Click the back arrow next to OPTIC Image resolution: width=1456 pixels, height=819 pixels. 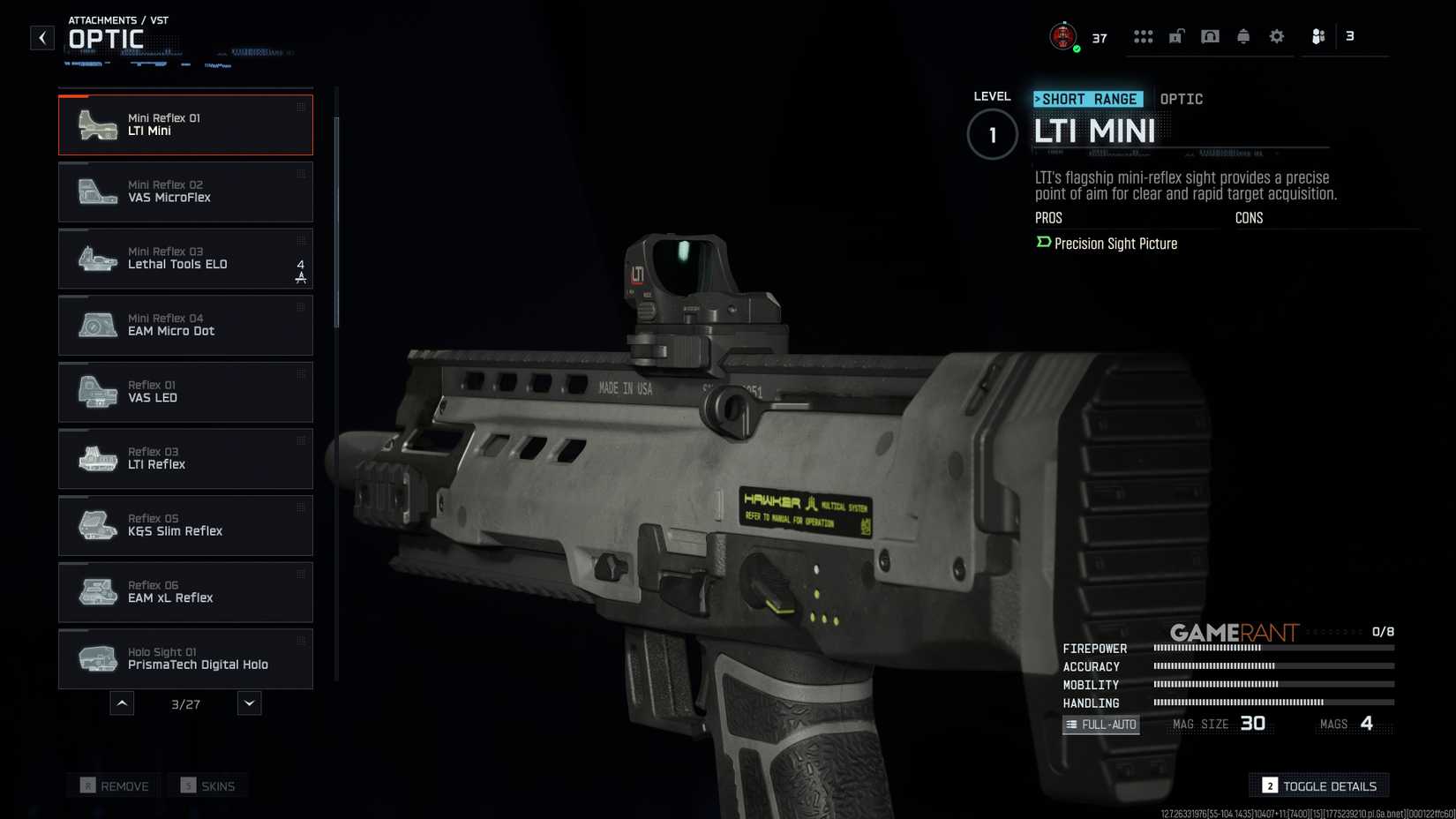pos(41,37)
